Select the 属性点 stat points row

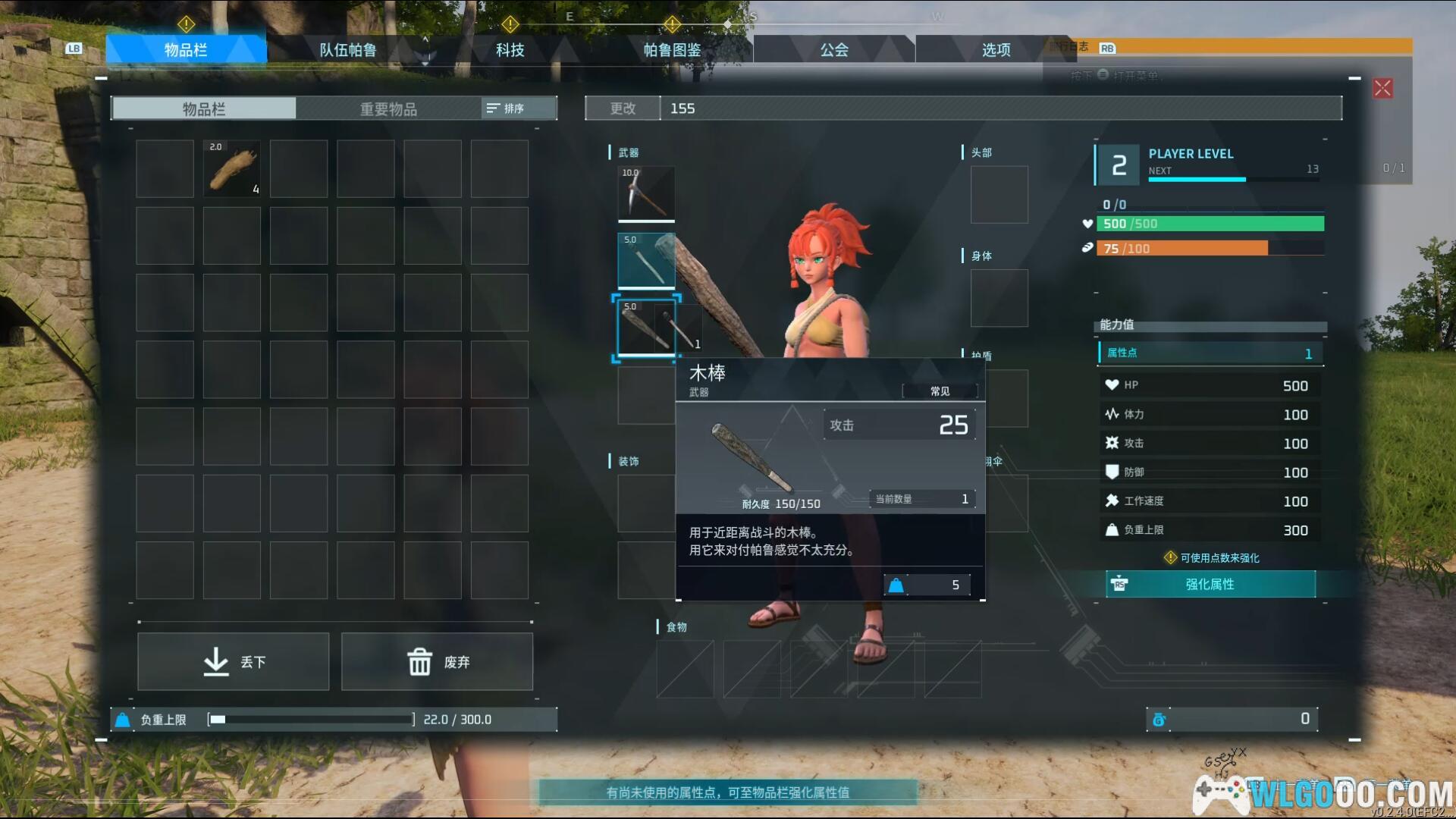(1210, 353)
